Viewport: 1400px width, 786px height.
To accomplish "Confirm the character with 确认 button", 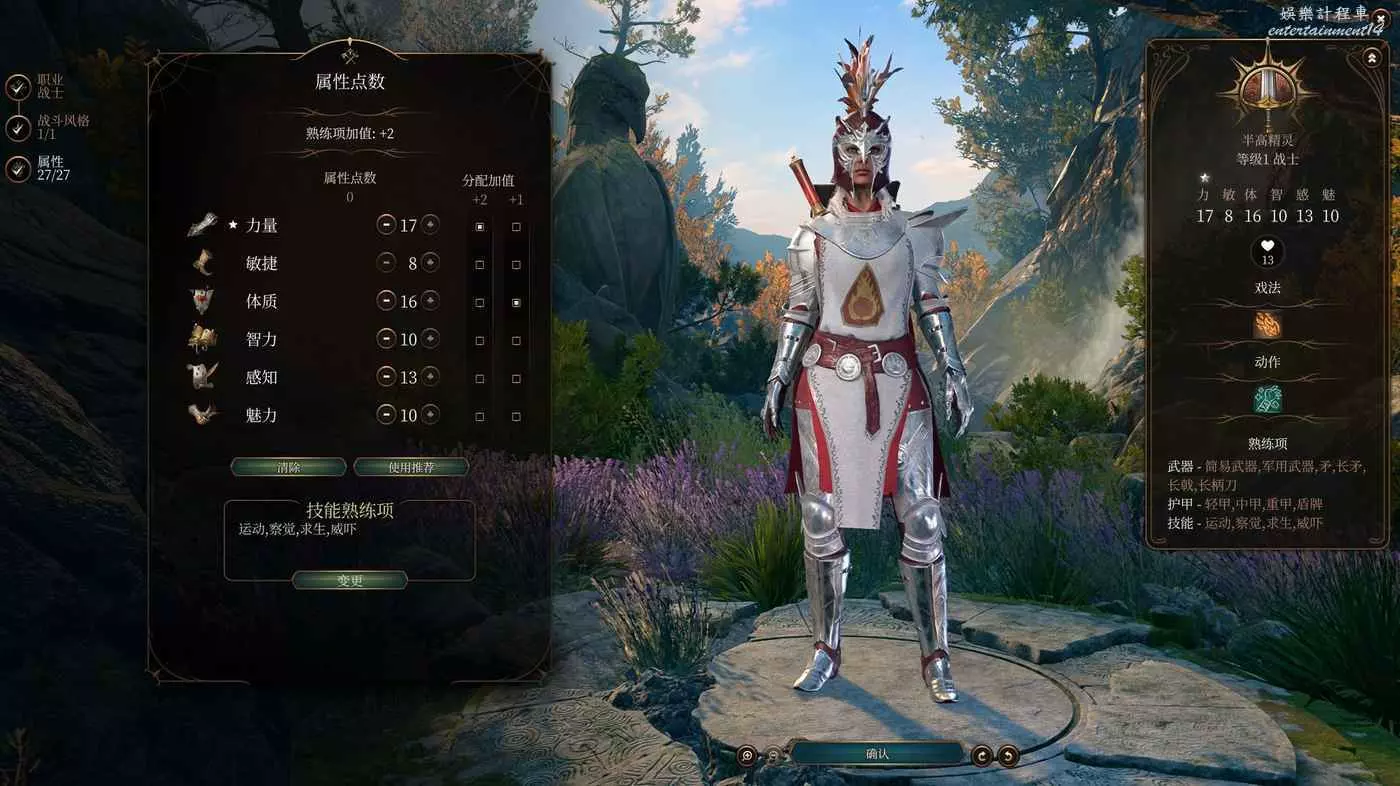I will (x=877, y=754).
